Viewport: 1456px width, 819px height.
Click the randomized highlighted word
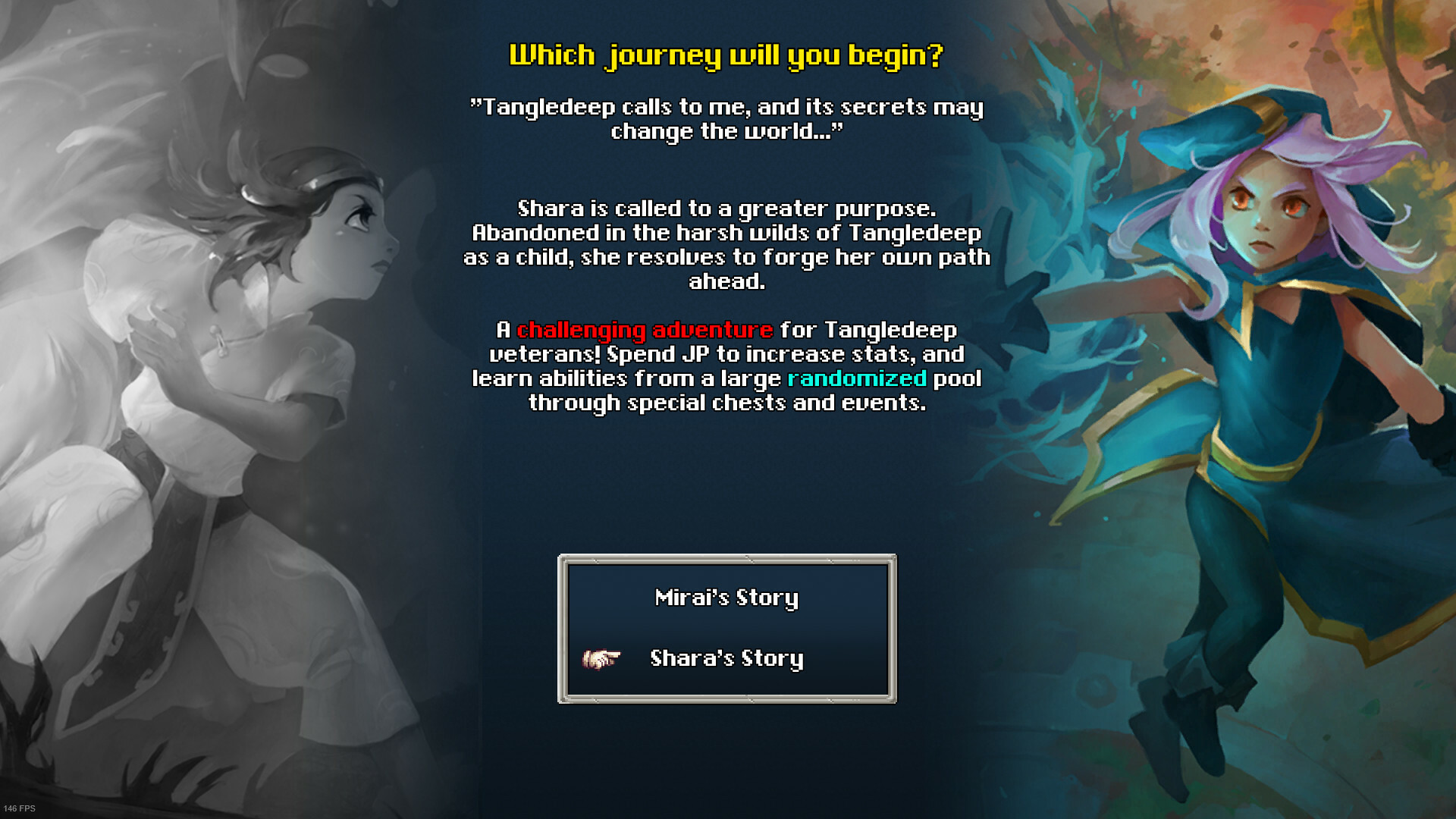click(x=855, y=379)
